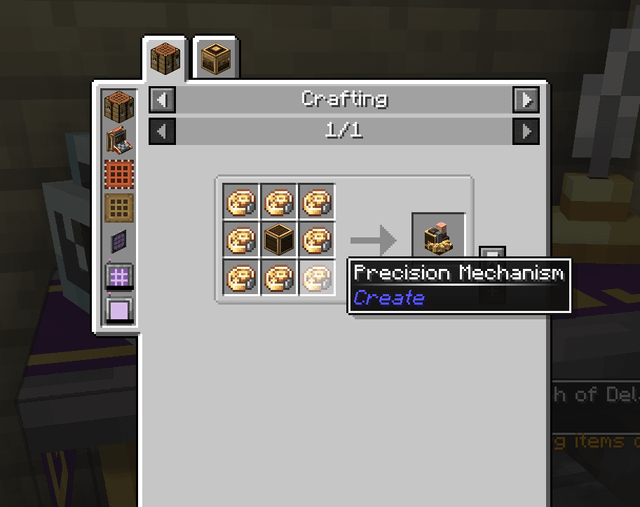Select the dark casing block in grid center
The image size is (640, 507).
coord(279,240)
